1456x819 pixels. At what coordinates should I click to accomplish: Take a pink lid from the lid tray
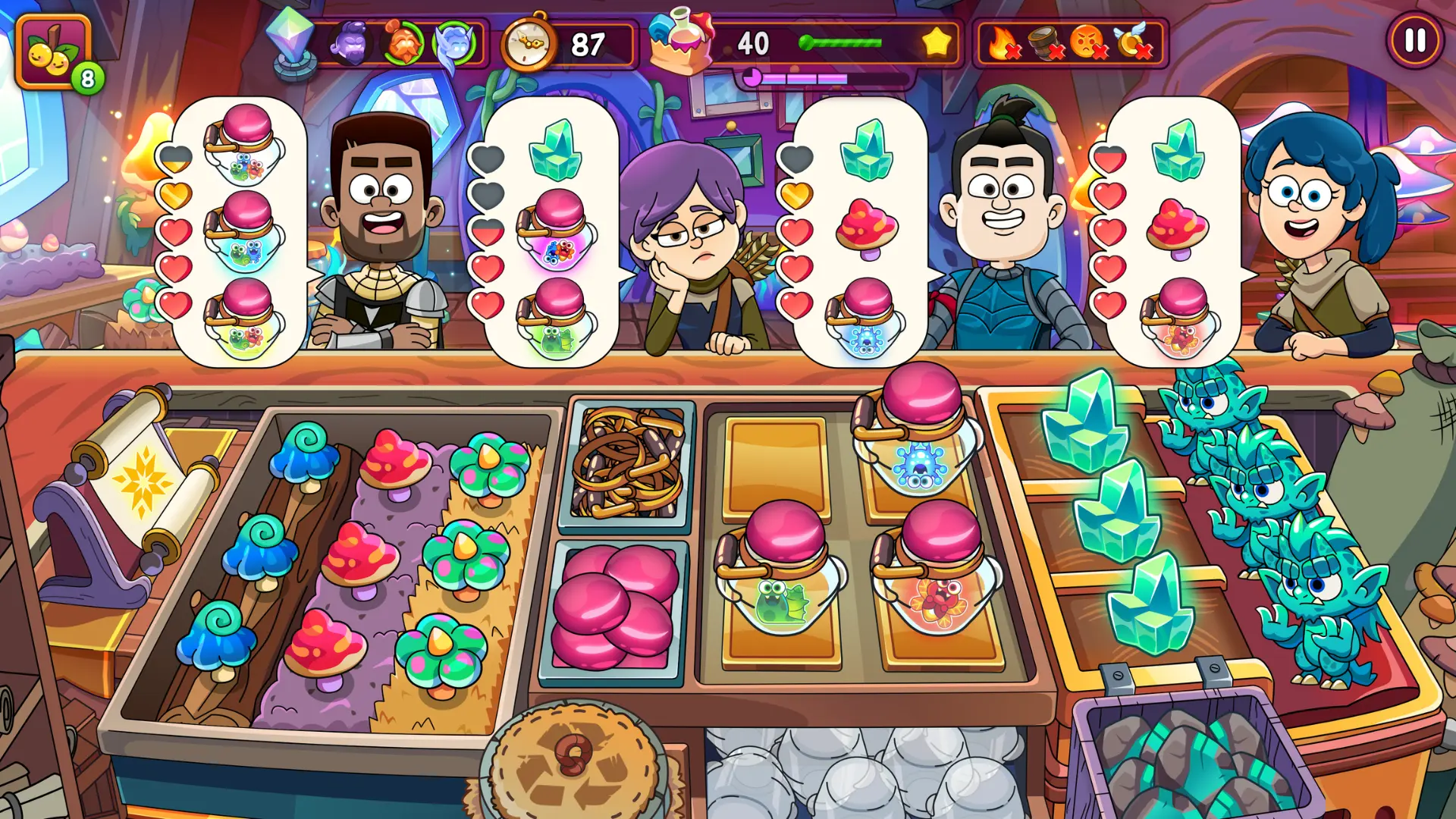click(x=614, y=607)
